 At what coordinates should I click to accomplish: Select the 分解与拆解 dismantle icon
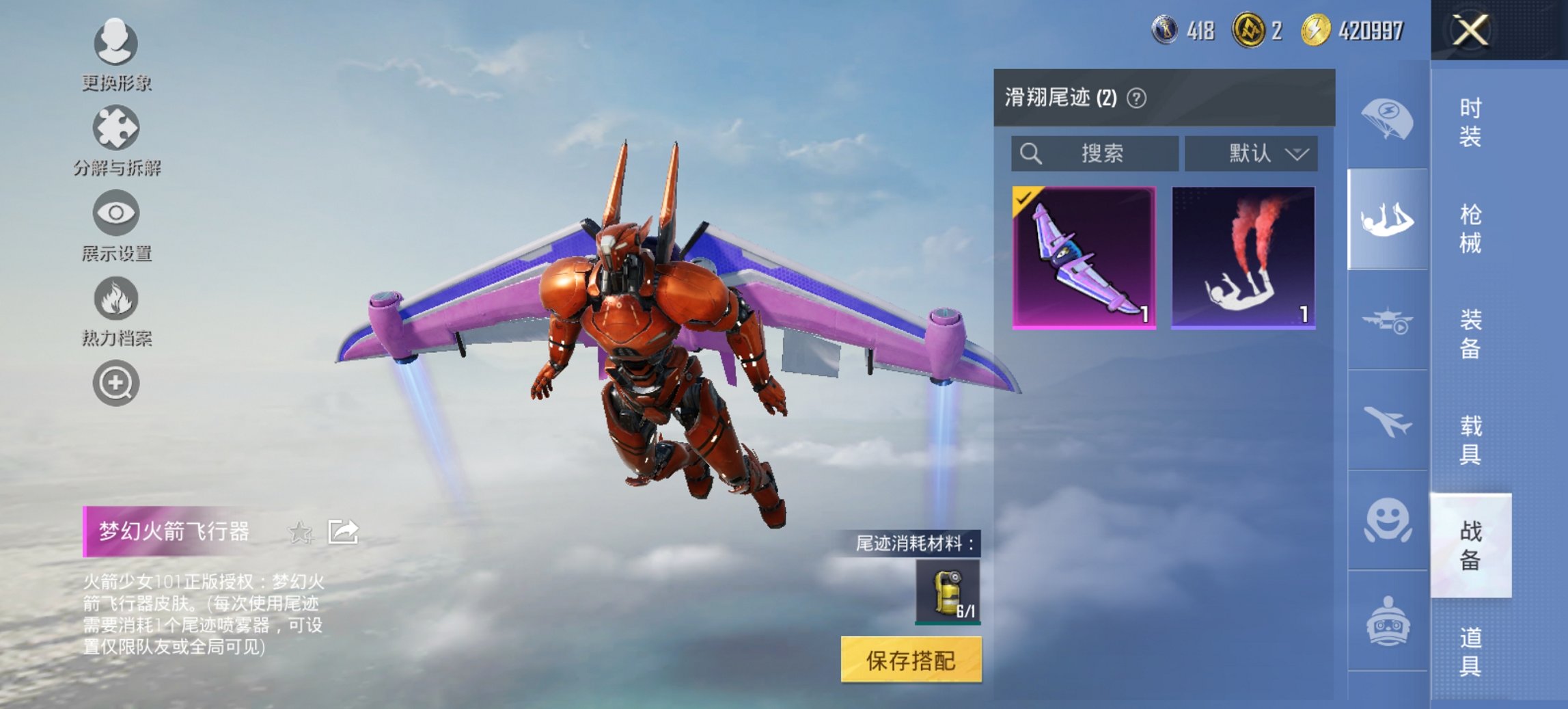[x=116, y=130]
